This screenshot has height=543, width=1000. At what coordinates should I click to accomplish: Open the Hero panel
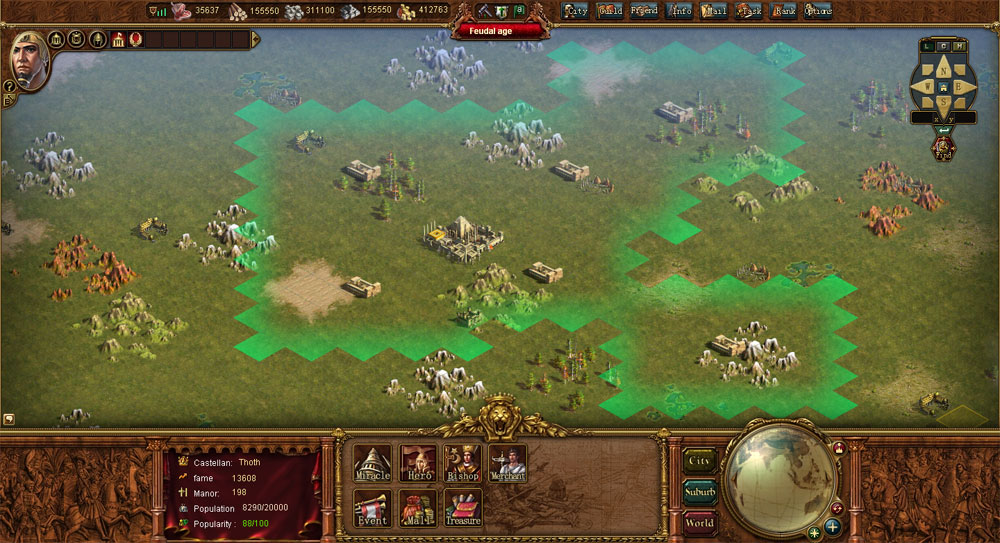417,464
